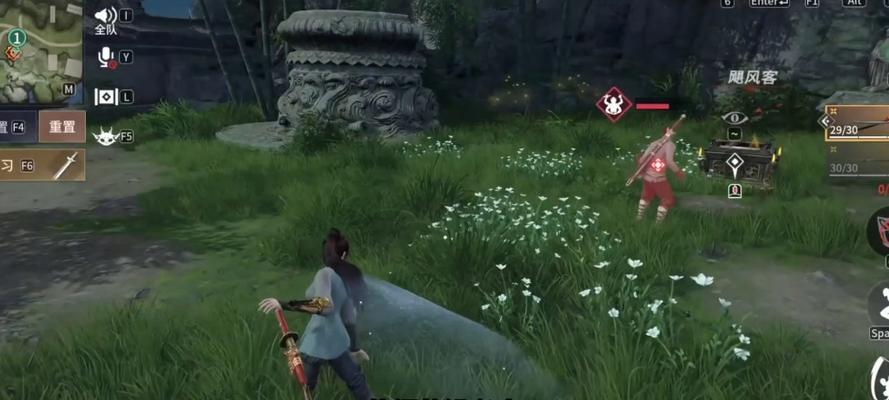Image resolution: width=889 pixels, height=400 pixels.
Task: Open the minimap in the corner
Action: pyautogui.click(x=38, y=50)
